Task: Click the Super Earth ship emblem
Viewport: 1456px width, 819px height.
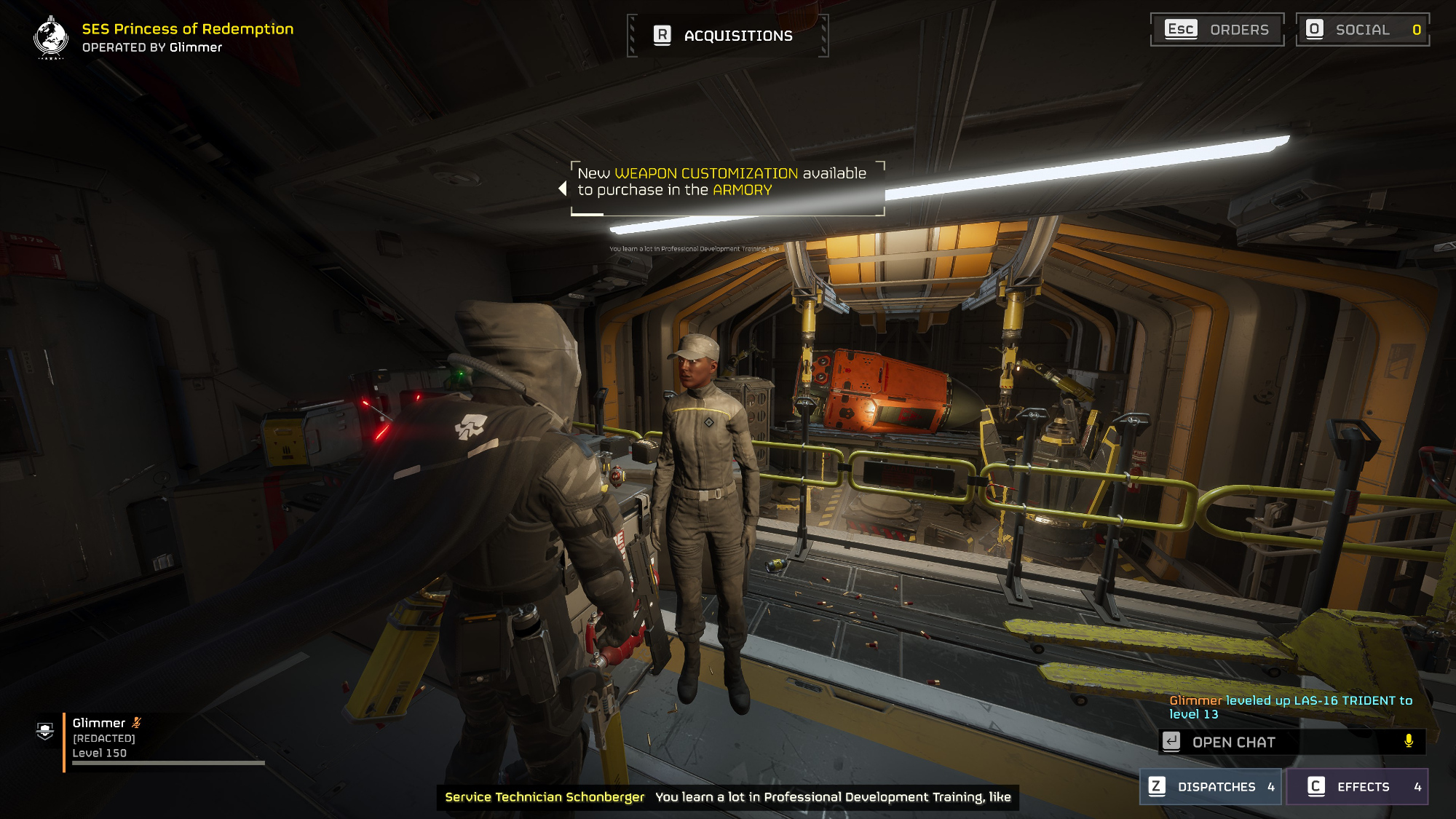Action: pyautogui.click(x=51, y=37)
